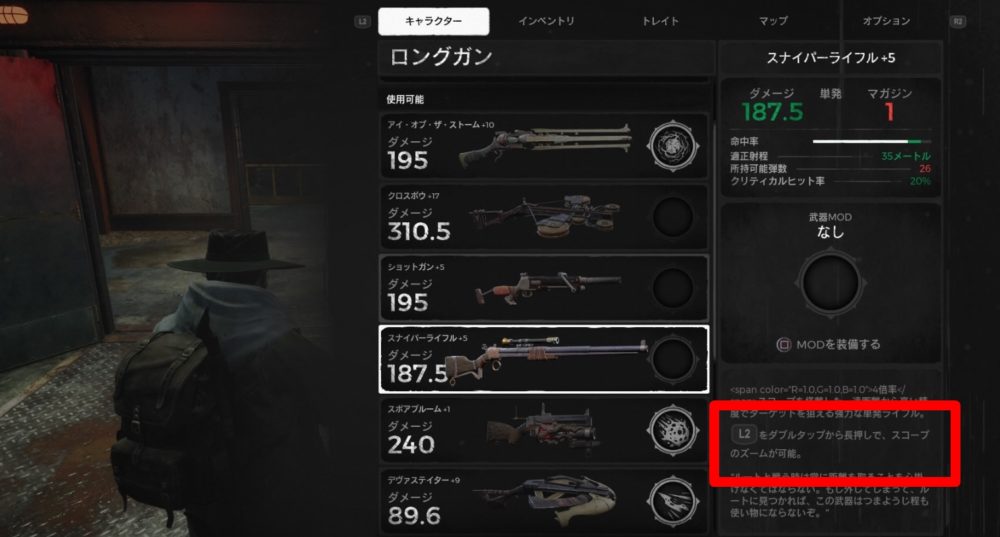Switch to the キャラクター tab
The image size is (1000, 537).
point(434,21)
